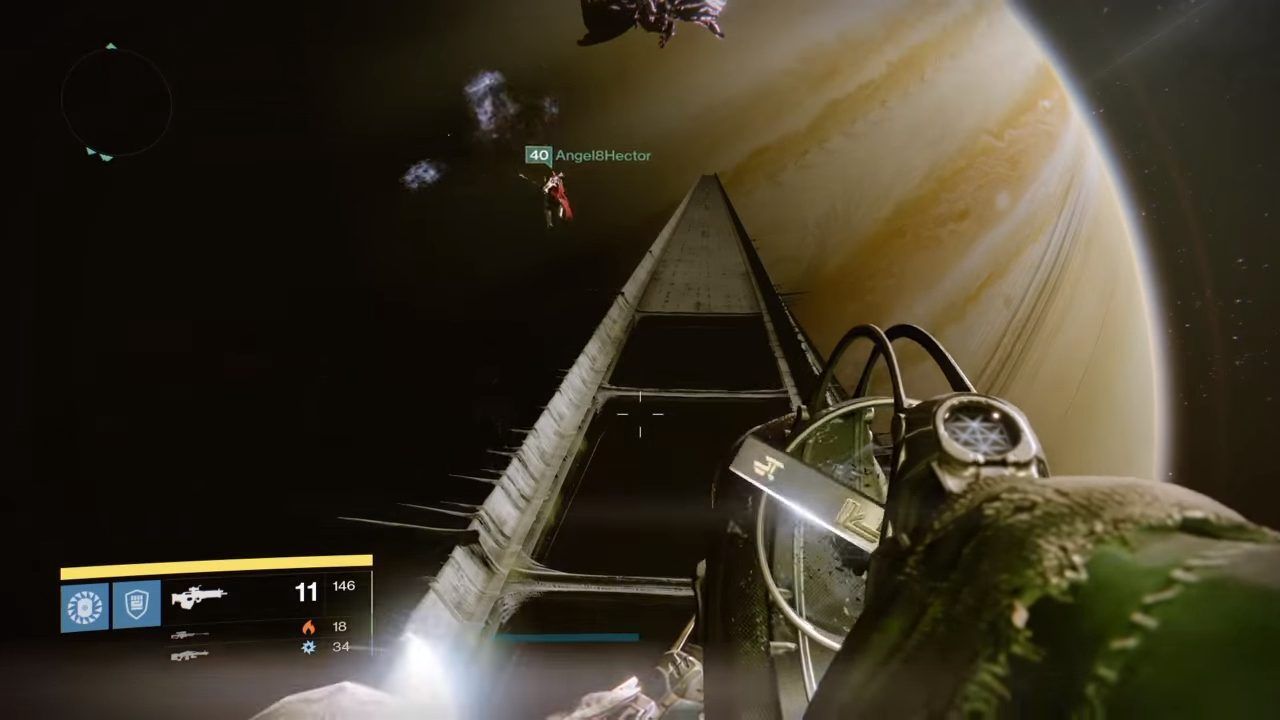This screenshot has width=1280, height=720.
Task: Switch to the sniper rifle special weapon
Action: (189, 634)
